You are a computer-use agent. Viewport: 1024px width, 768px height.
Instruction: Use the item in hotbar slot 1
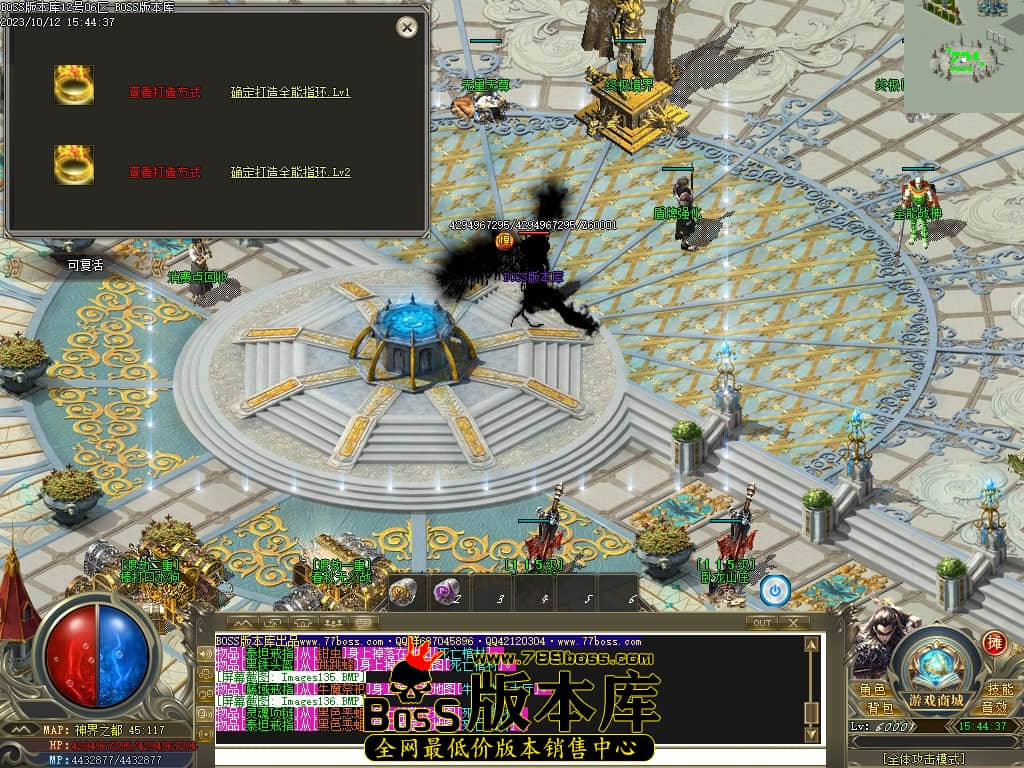tap(402, 591)
